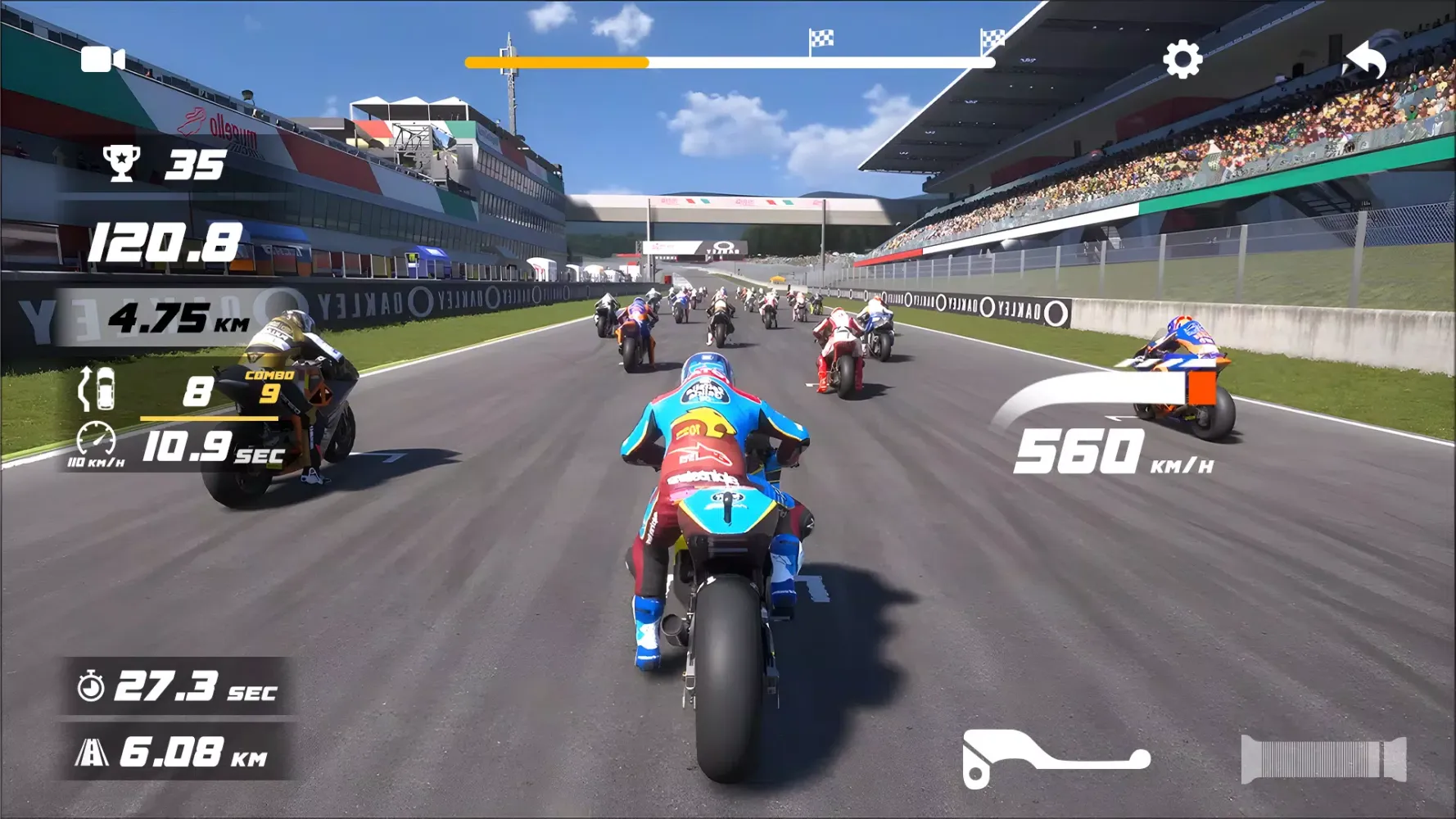The height and width of the screenshot is (819, 1456).
Task: Tap the final checkered flag marker
Action: coord(993,37)
